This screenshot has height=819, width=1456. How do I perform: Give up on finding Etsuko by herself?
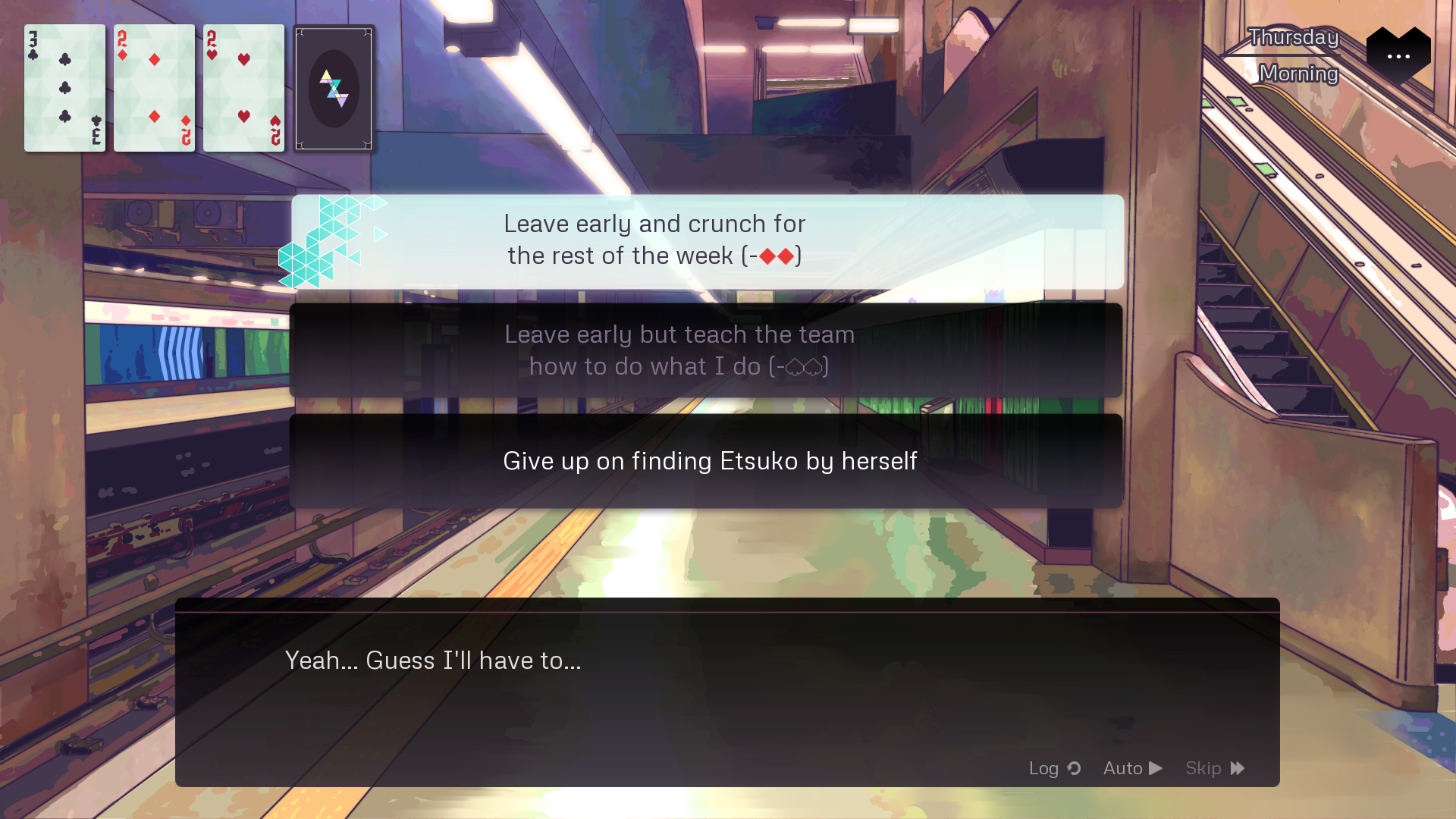click(708, 460)
